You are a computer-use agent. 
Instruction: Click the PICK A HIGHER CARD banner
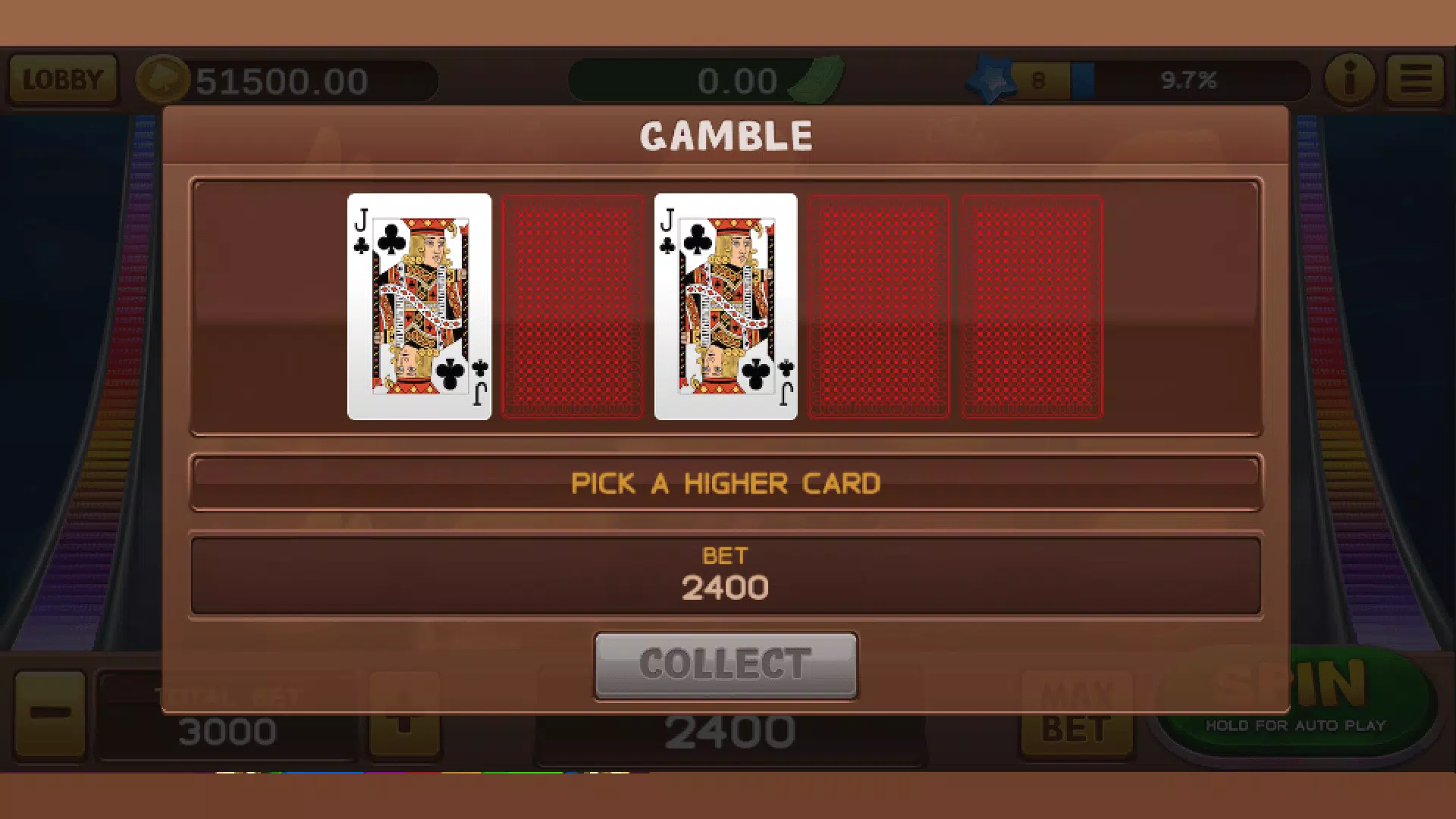[x=726, y=483]
